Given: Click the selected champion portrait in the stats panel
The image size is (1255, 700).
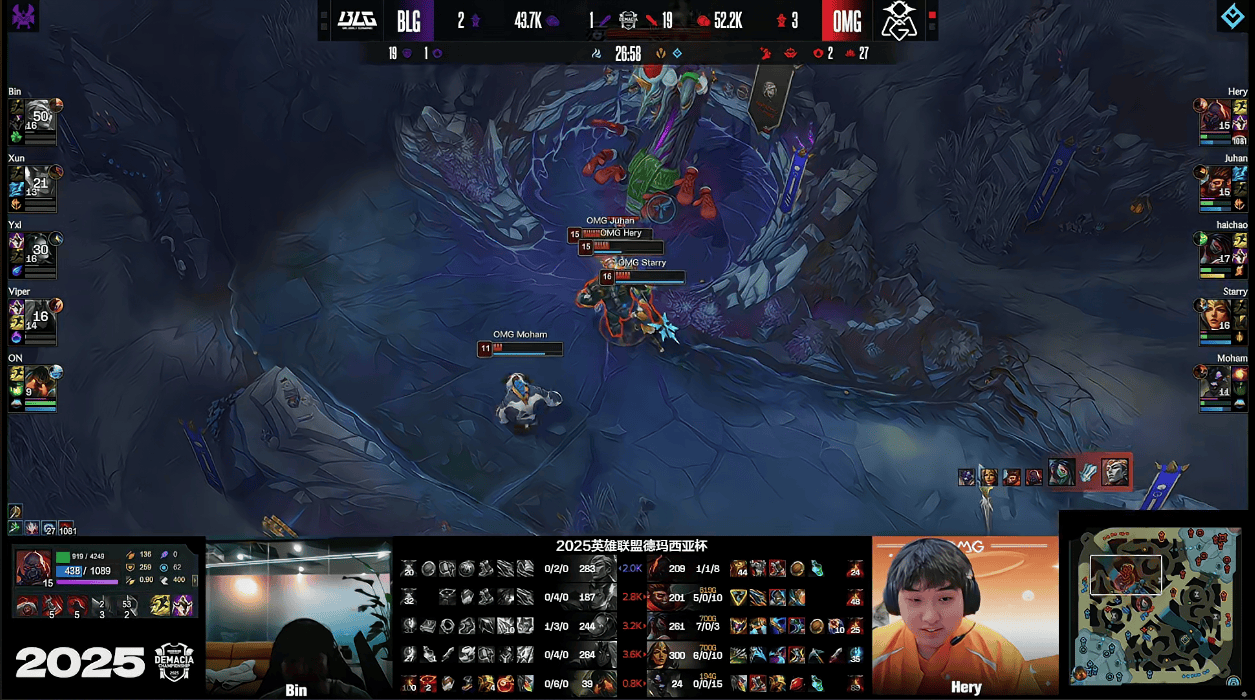Looking at the screenshot, I should [33, 567].
